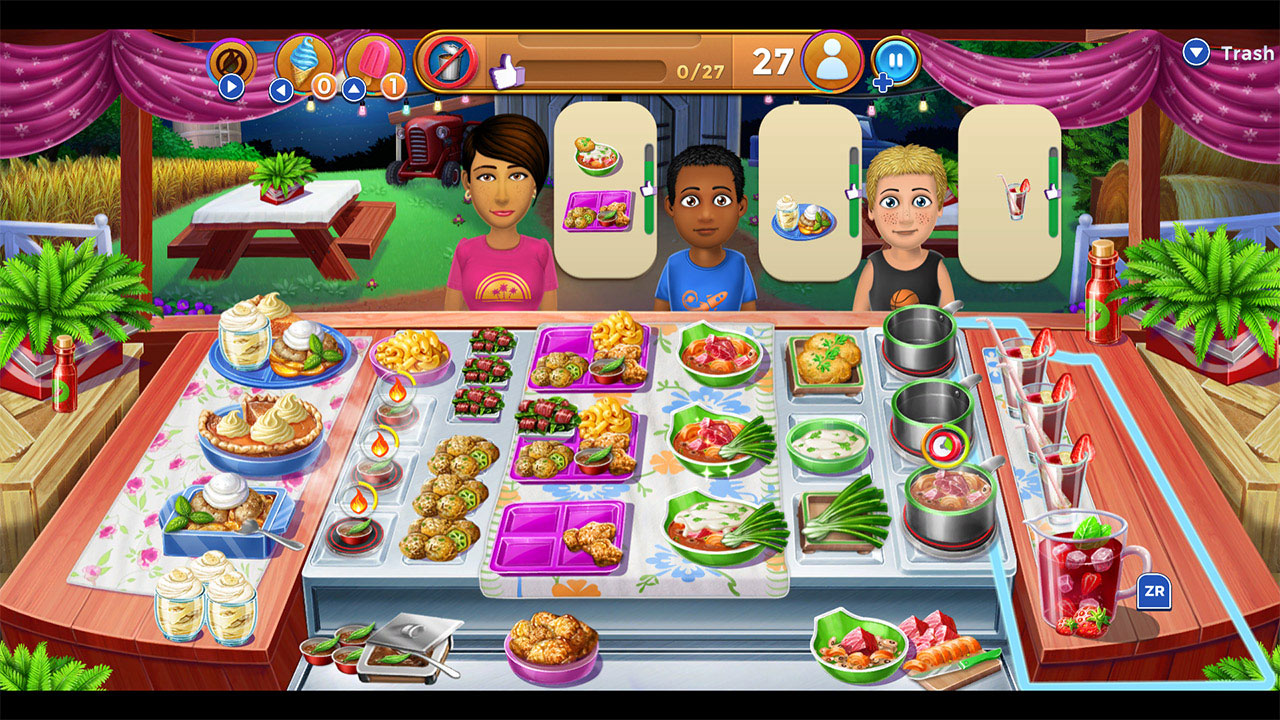Click the Trash label text
Viewport: 1280px width, 720px height.
[x=1245, y=53]
